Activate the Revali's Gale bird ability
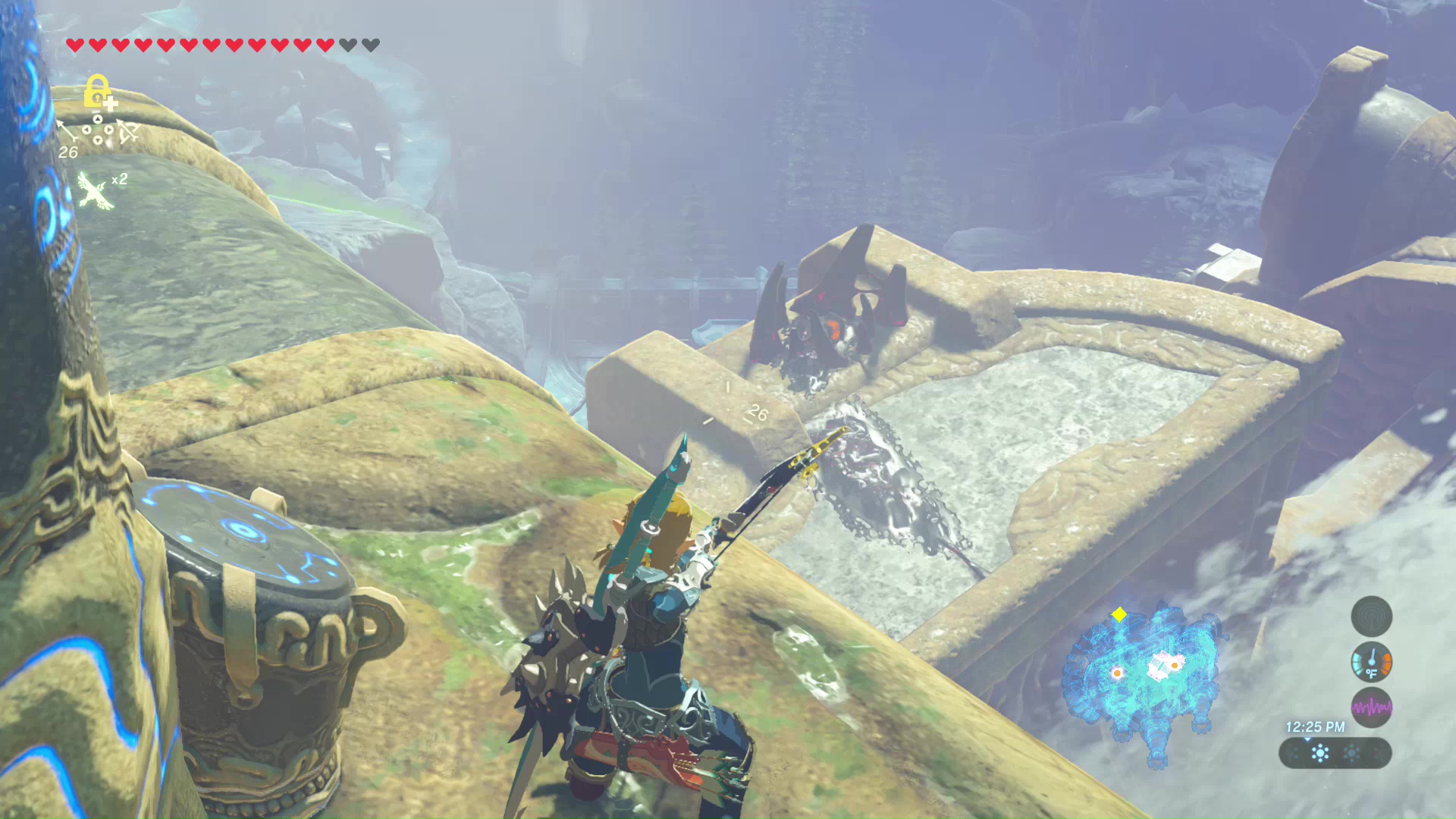 click(x=95, y=190)
